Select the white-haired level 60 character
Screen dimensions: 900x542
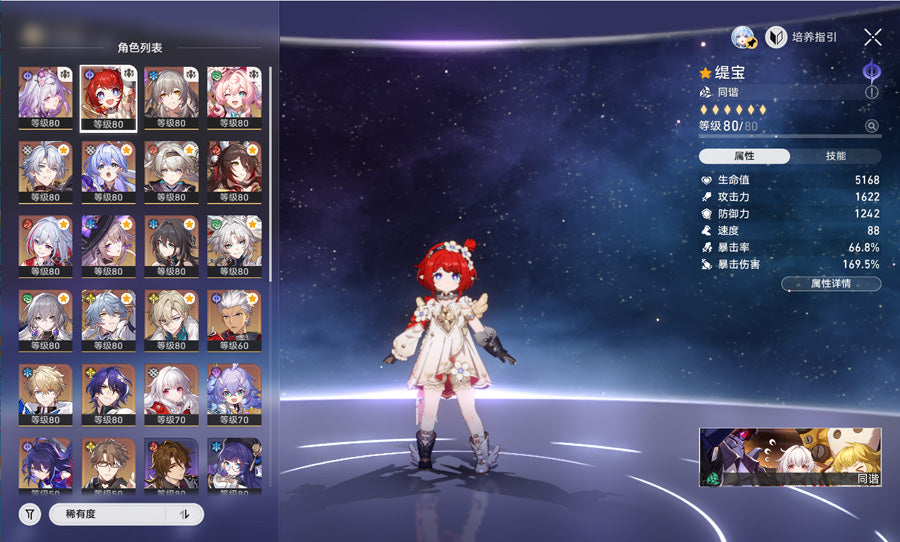[x=234, y=320]
